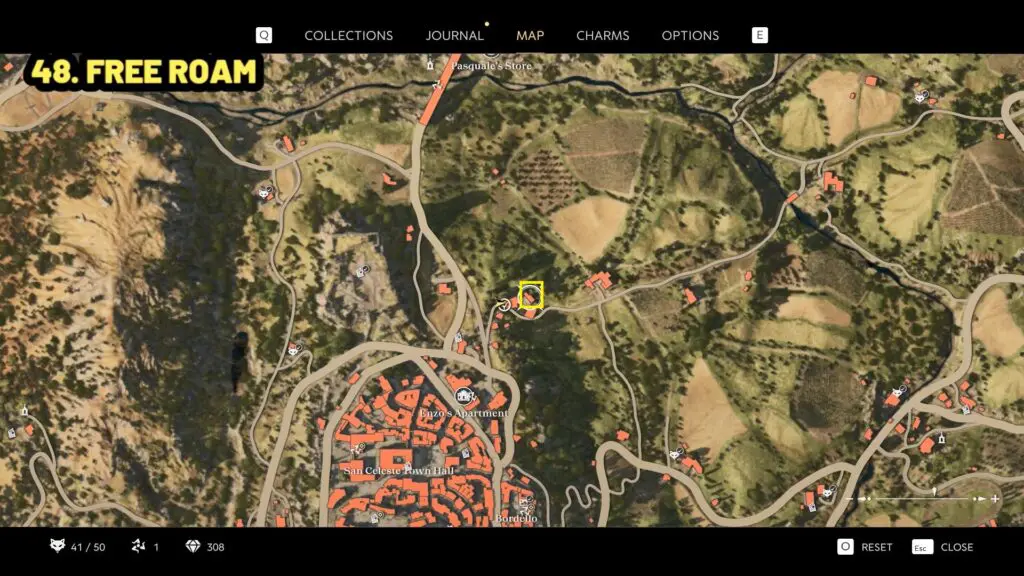The height and width of the screenshot is (576, 1024).
Task: Click the zoom slider's plus button
Action: point(995,498)
